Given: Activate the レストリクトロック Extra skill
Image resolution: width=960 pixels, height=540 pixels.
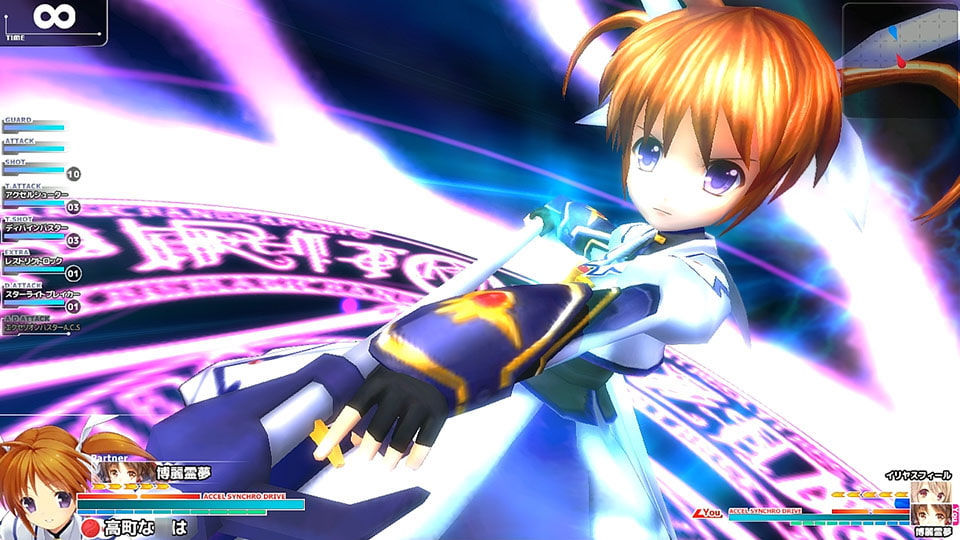Looking at the screenshot, I should pyautogui.click(x=36, y=260).
